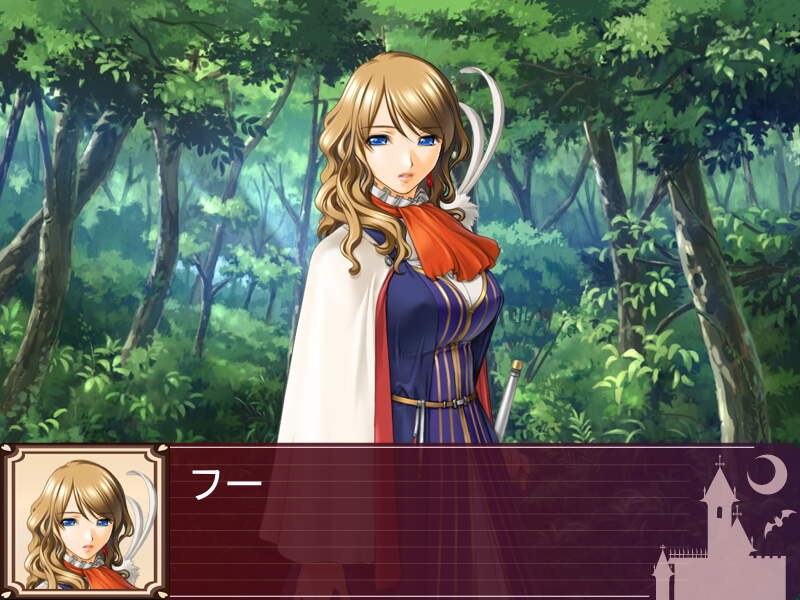Click the speaker portrait in the dialogue box

85,522
